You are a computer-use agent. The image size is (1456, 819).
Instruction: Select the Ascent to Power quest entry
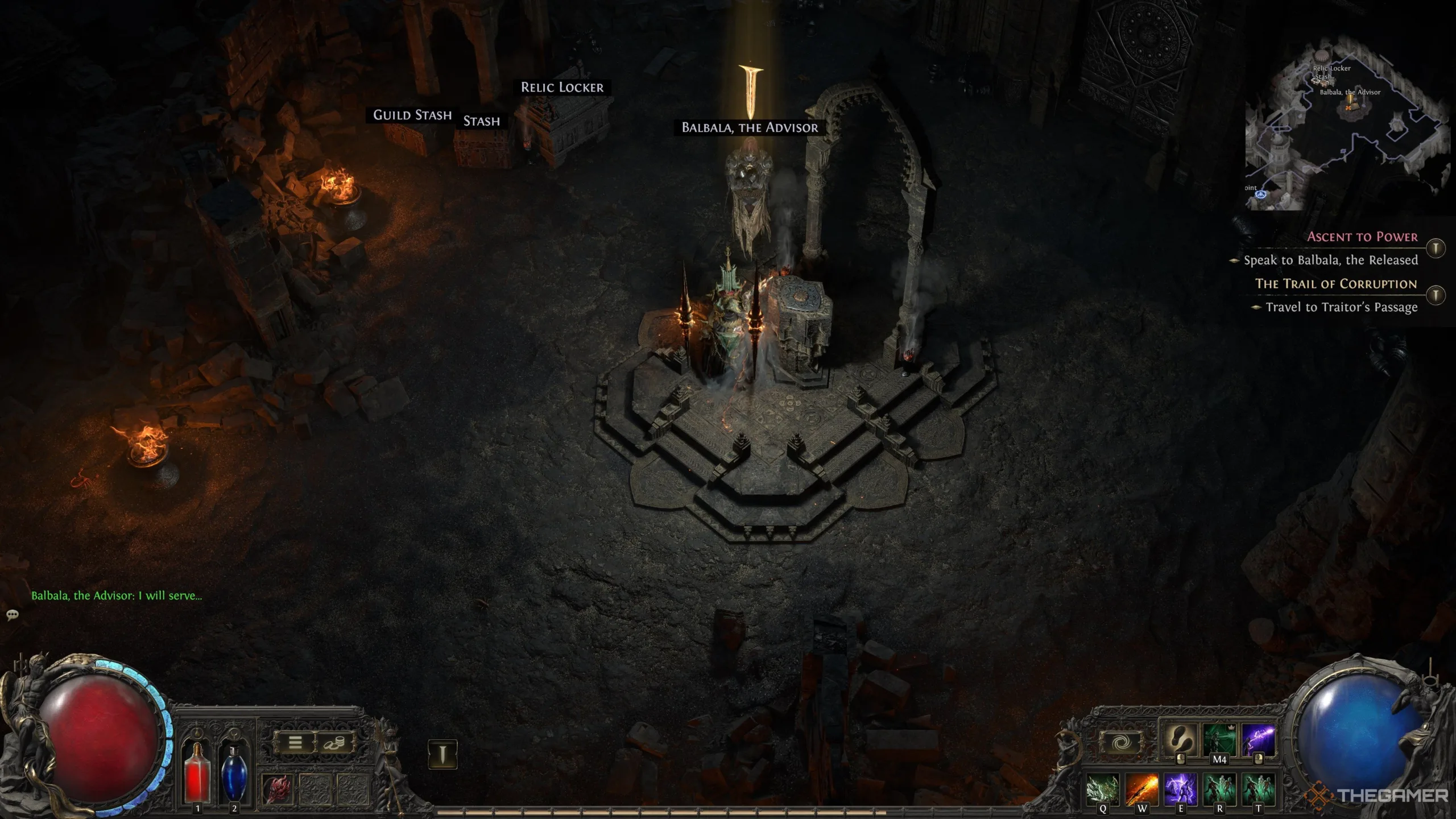pos(1362,237)
